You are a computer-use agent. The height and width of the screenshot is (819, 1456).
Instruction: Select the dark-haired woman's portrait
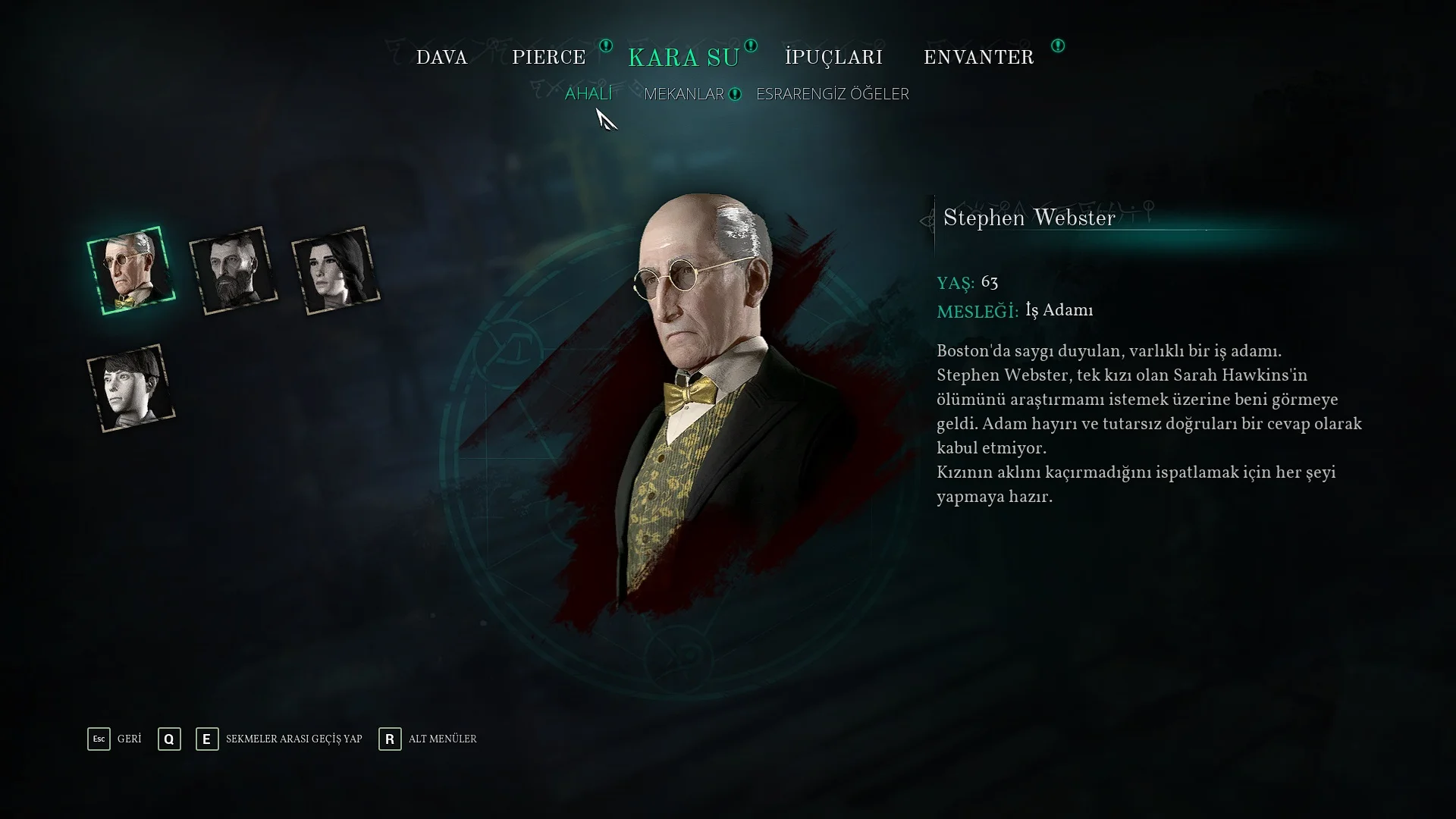(336, 271)
